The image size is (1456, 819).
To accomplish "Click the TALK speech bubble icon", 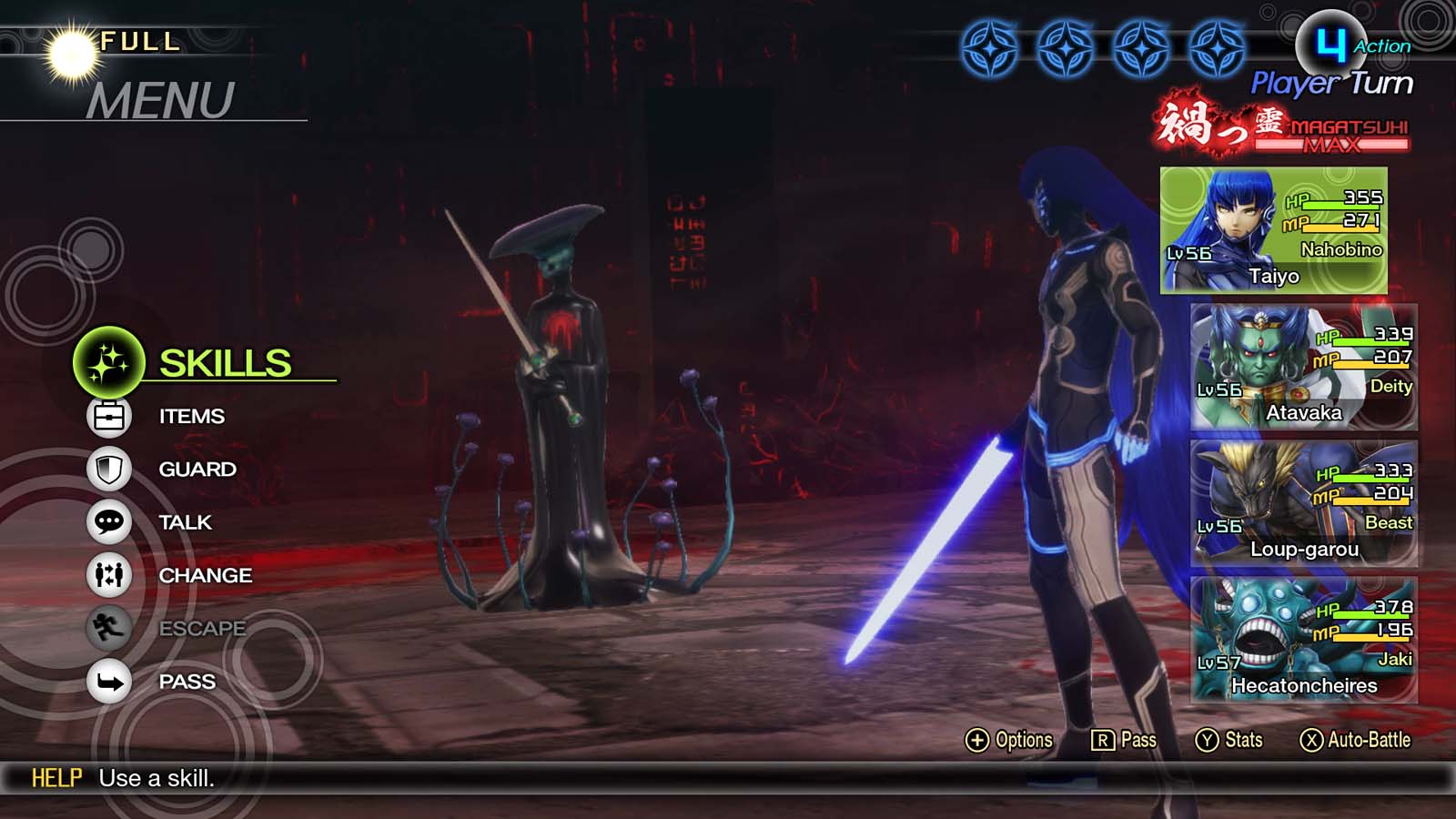I will [x=110, y=522].
